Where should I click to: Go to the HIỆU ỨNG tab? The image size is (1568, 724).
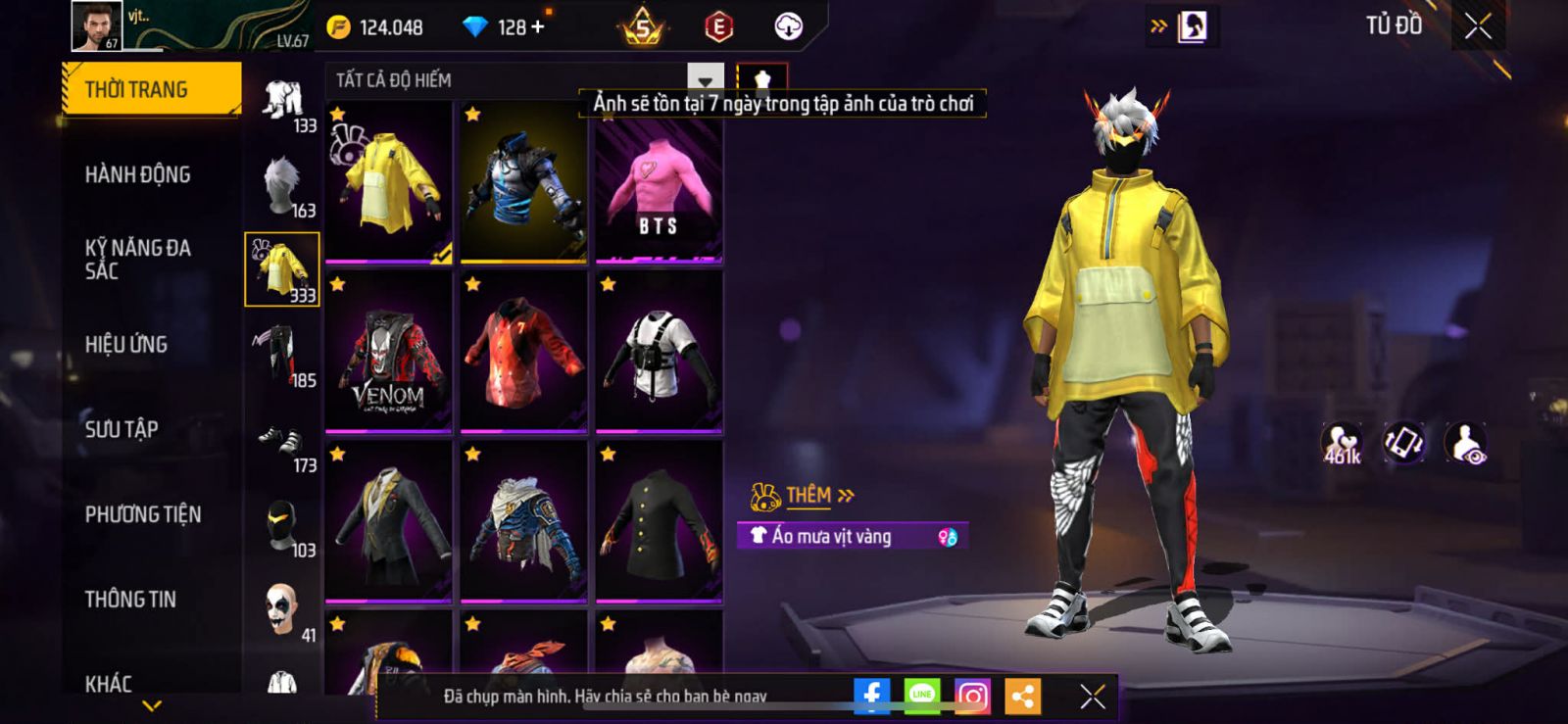[x=126, y=345]
